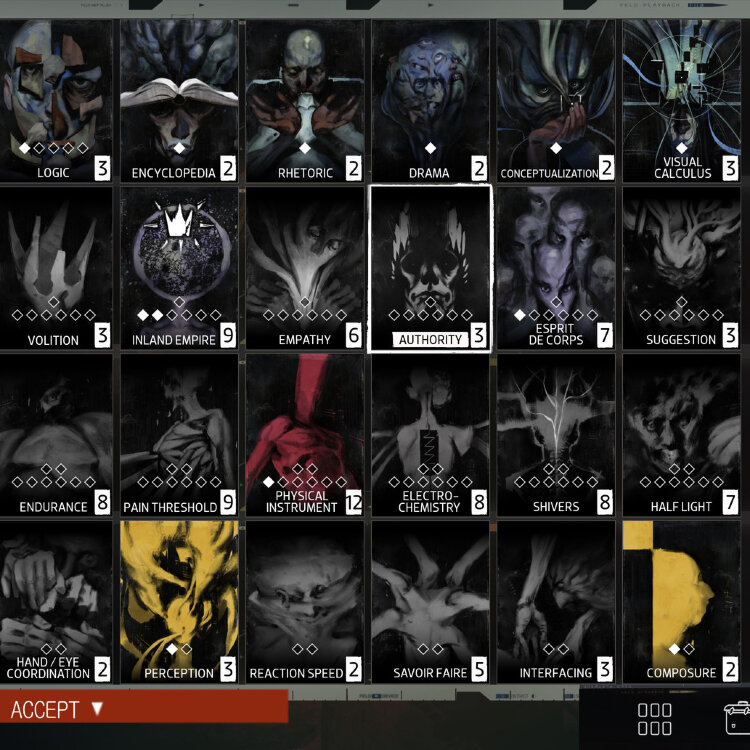
Task: Open the Inland Empire skill card
Action: click(x=179, y=267)
